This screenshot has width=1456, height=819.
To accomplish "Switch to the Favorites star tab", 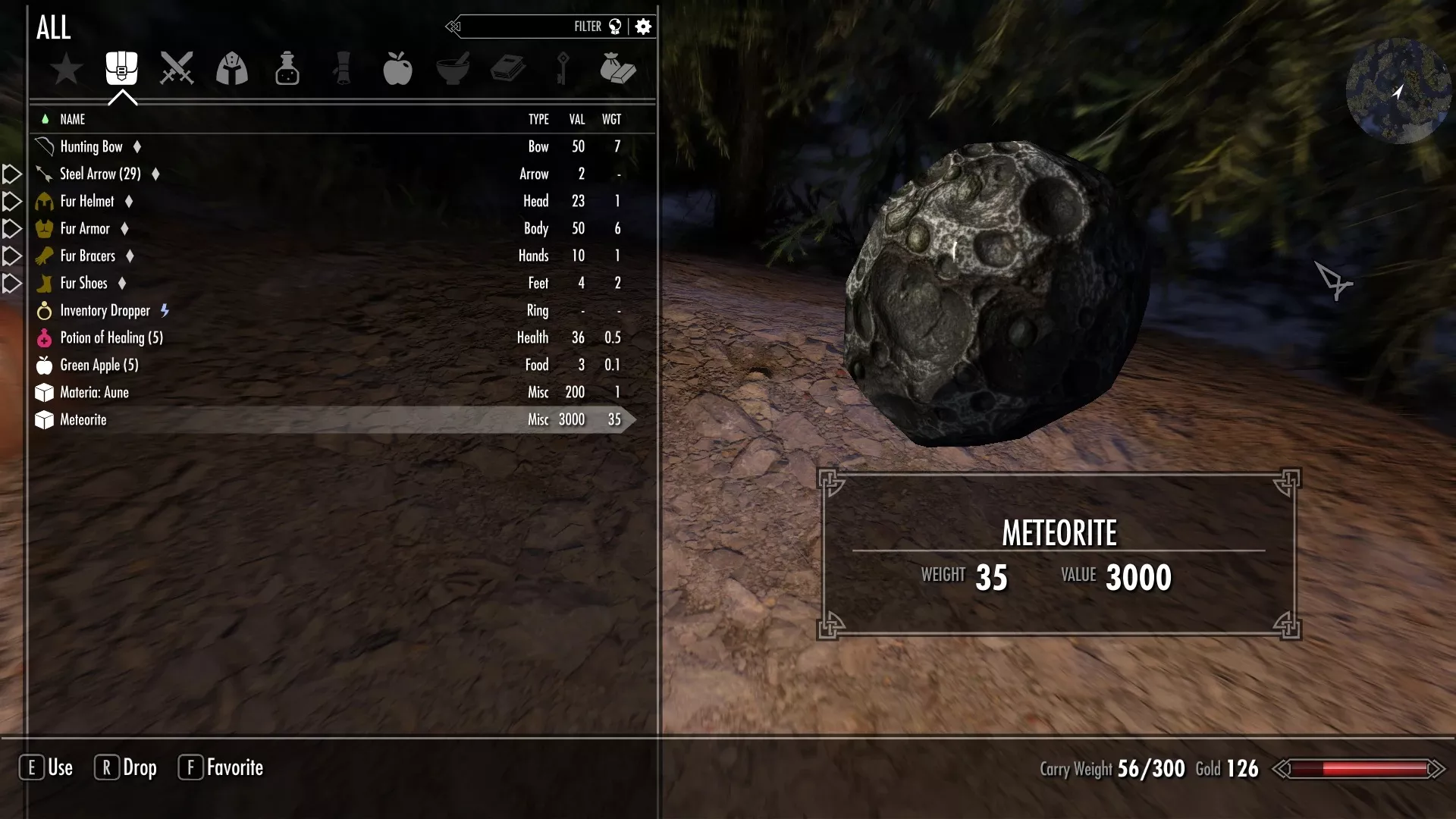I will pyautogui.click(x=67, y=68).
